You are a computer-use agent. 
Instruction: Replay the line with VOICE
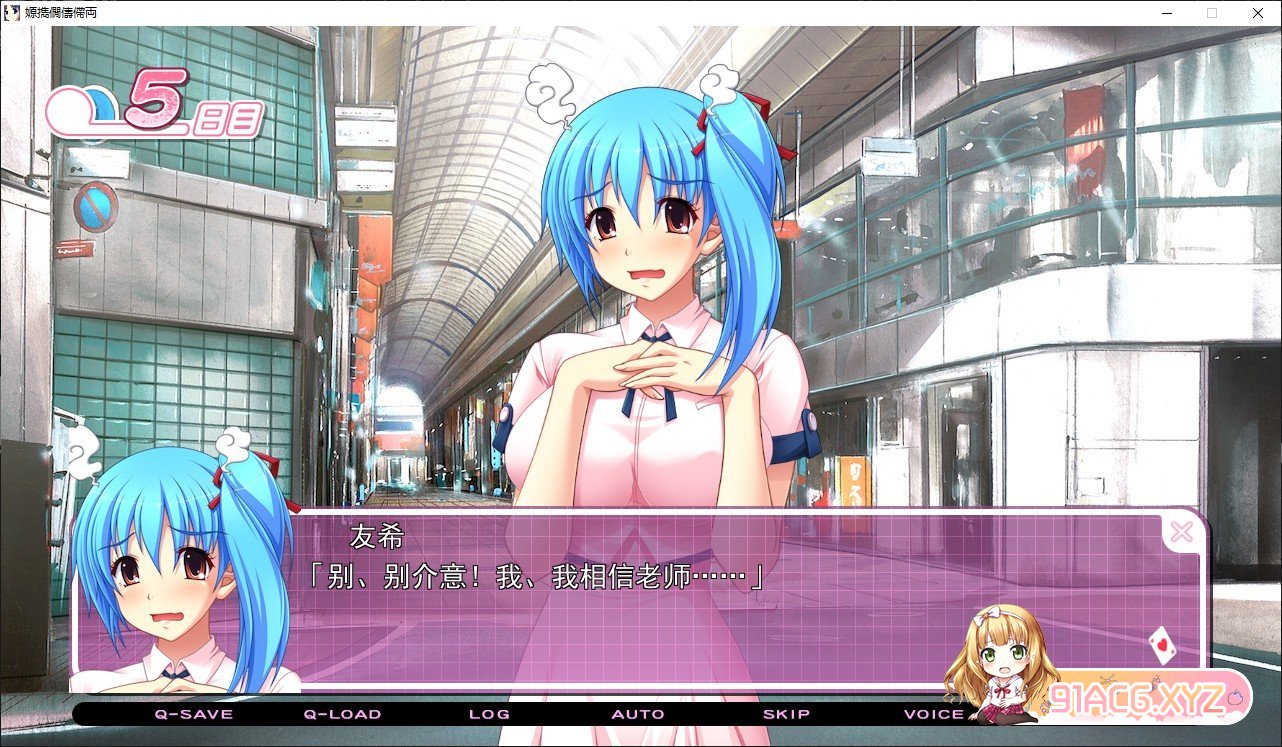934,714
